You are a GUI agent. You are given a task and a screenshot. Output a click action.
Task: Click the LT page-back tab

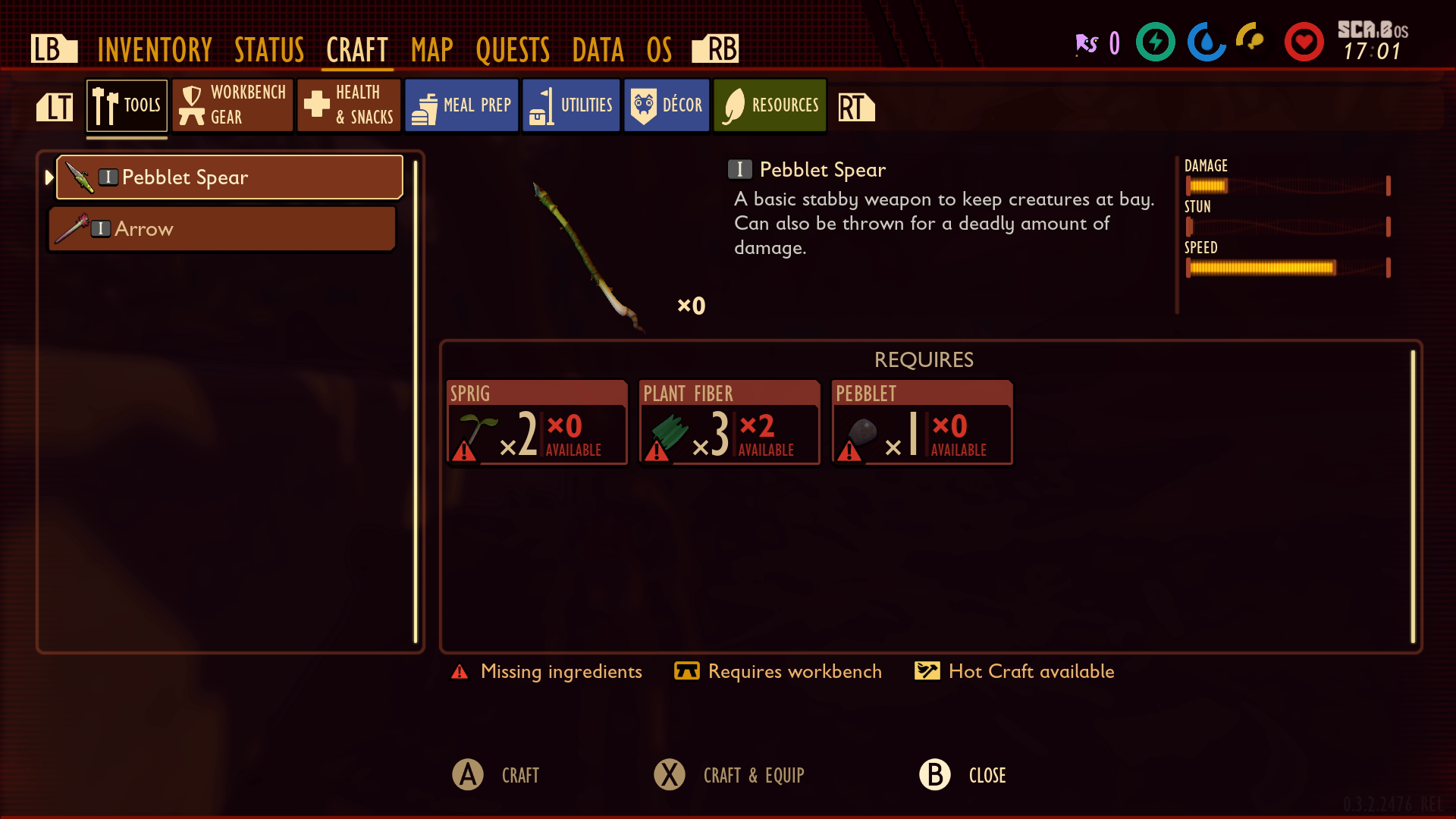pyautogui.click(x=54, y=108)
